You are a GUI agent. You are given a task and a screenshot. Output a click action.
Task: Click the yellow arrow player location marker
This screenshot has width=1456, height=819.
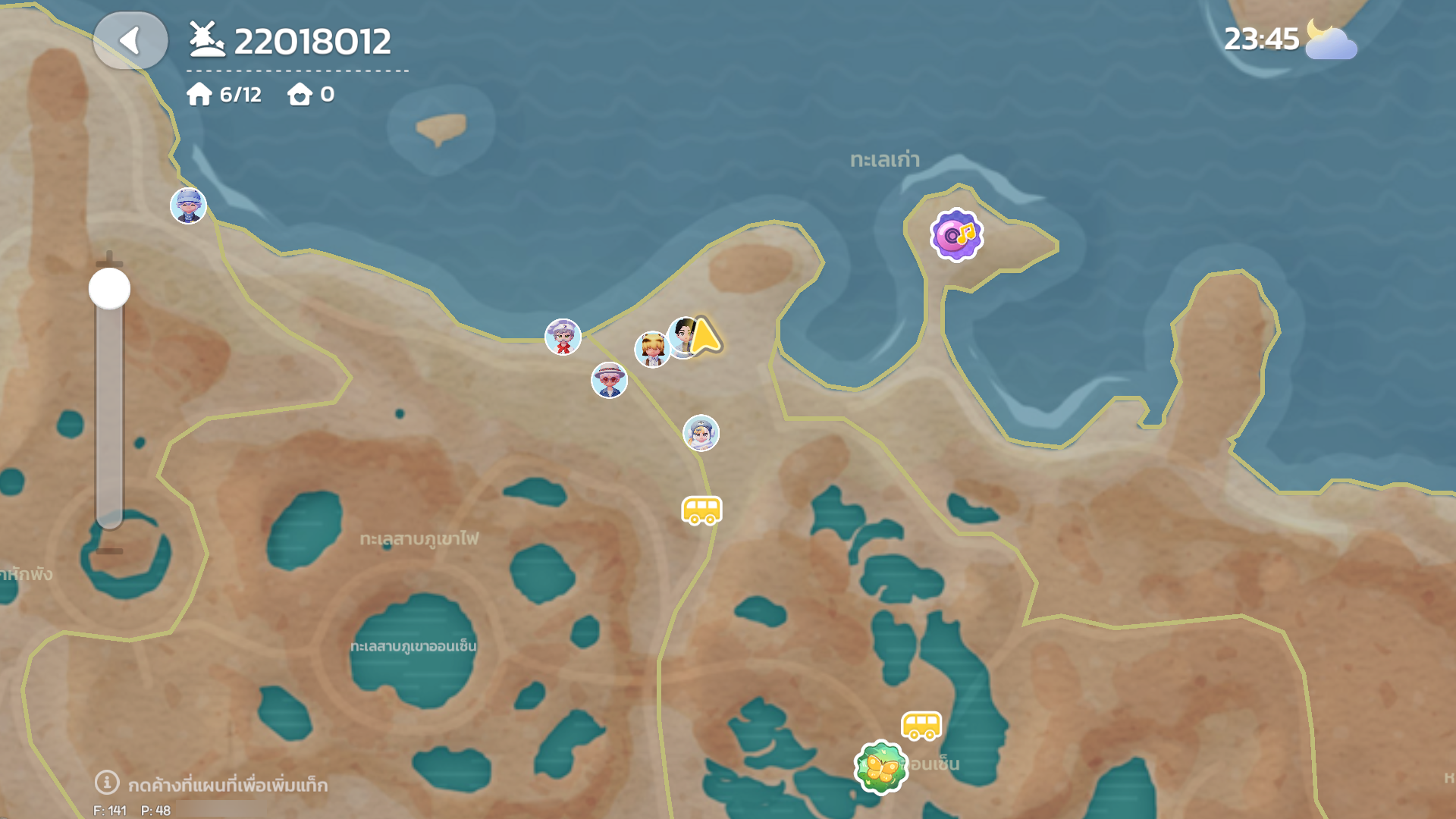[706, 337]
